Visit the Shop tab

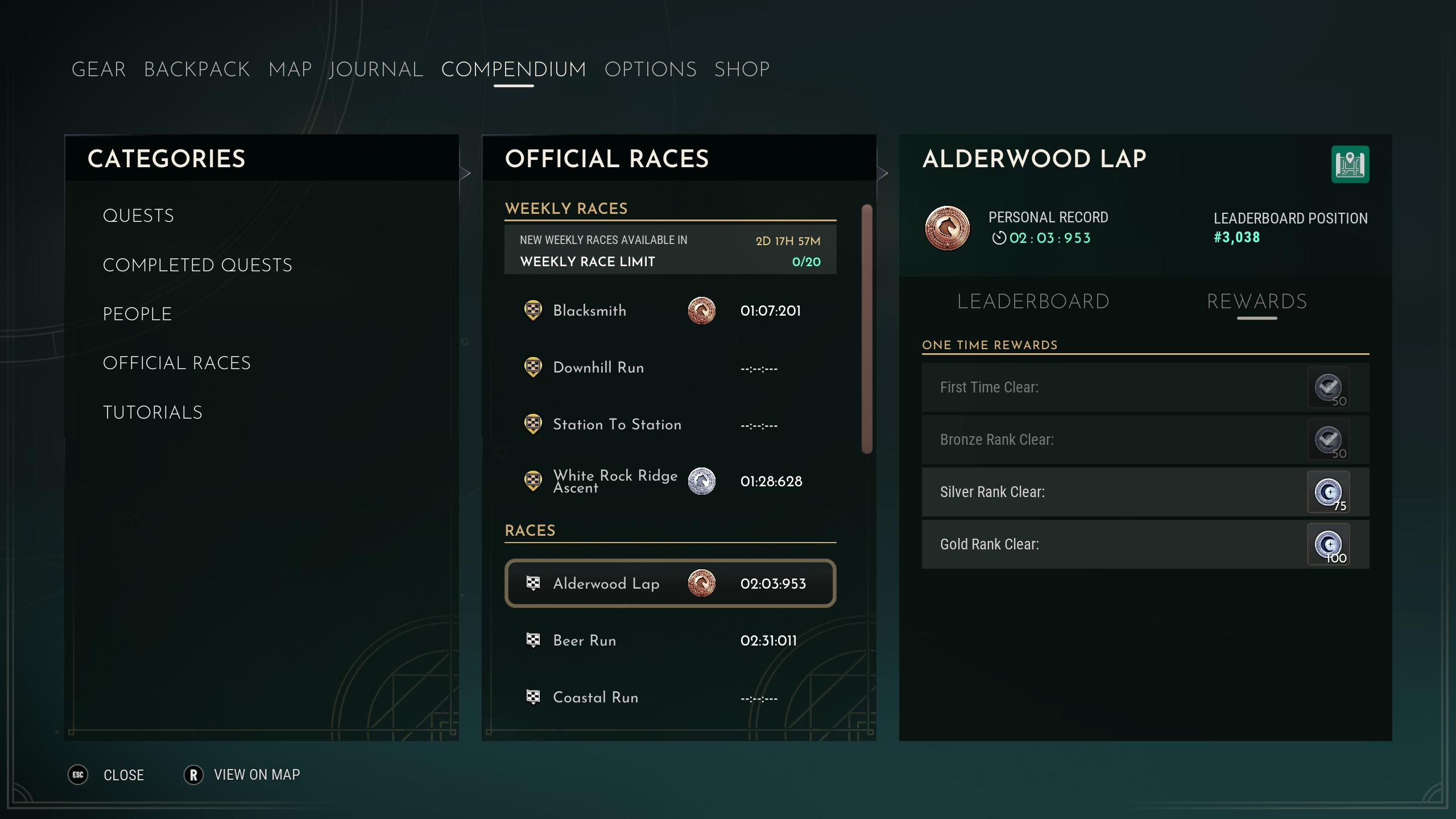coord(742,69)
